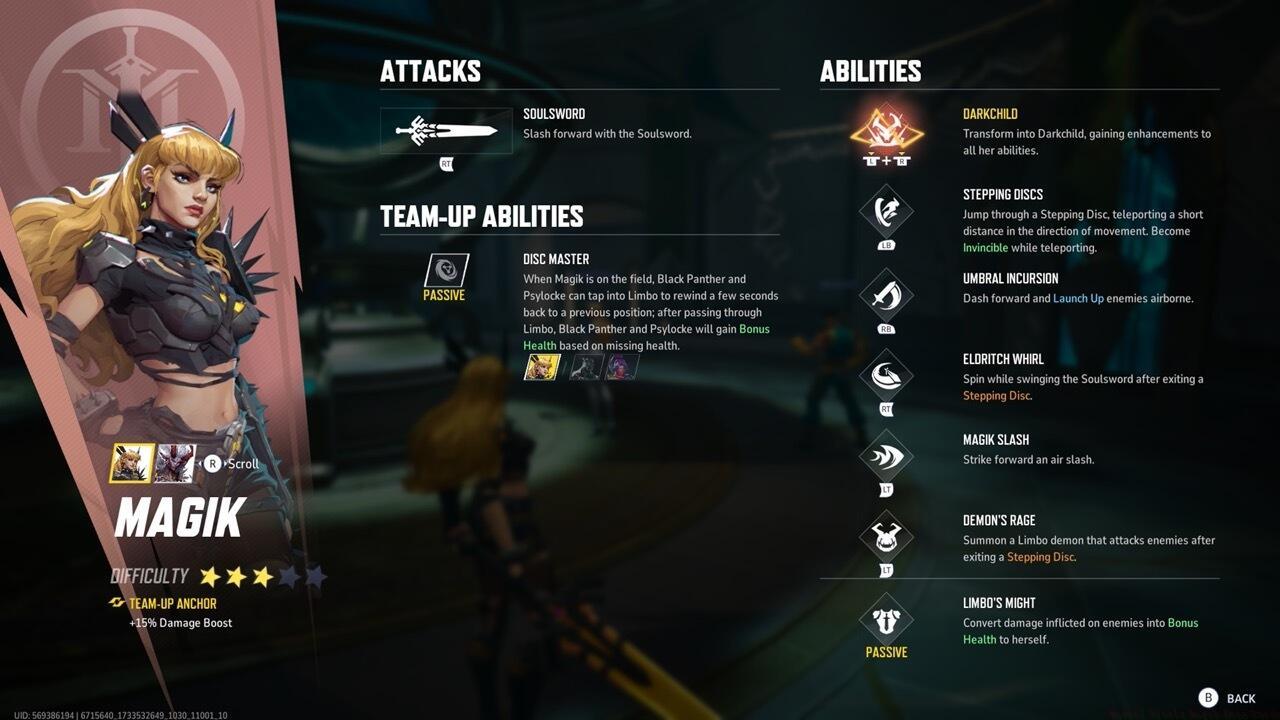The image size is (1280, 720).
Task: Open the orange Stepping Disc keyword link
Action: pos(996,395)
